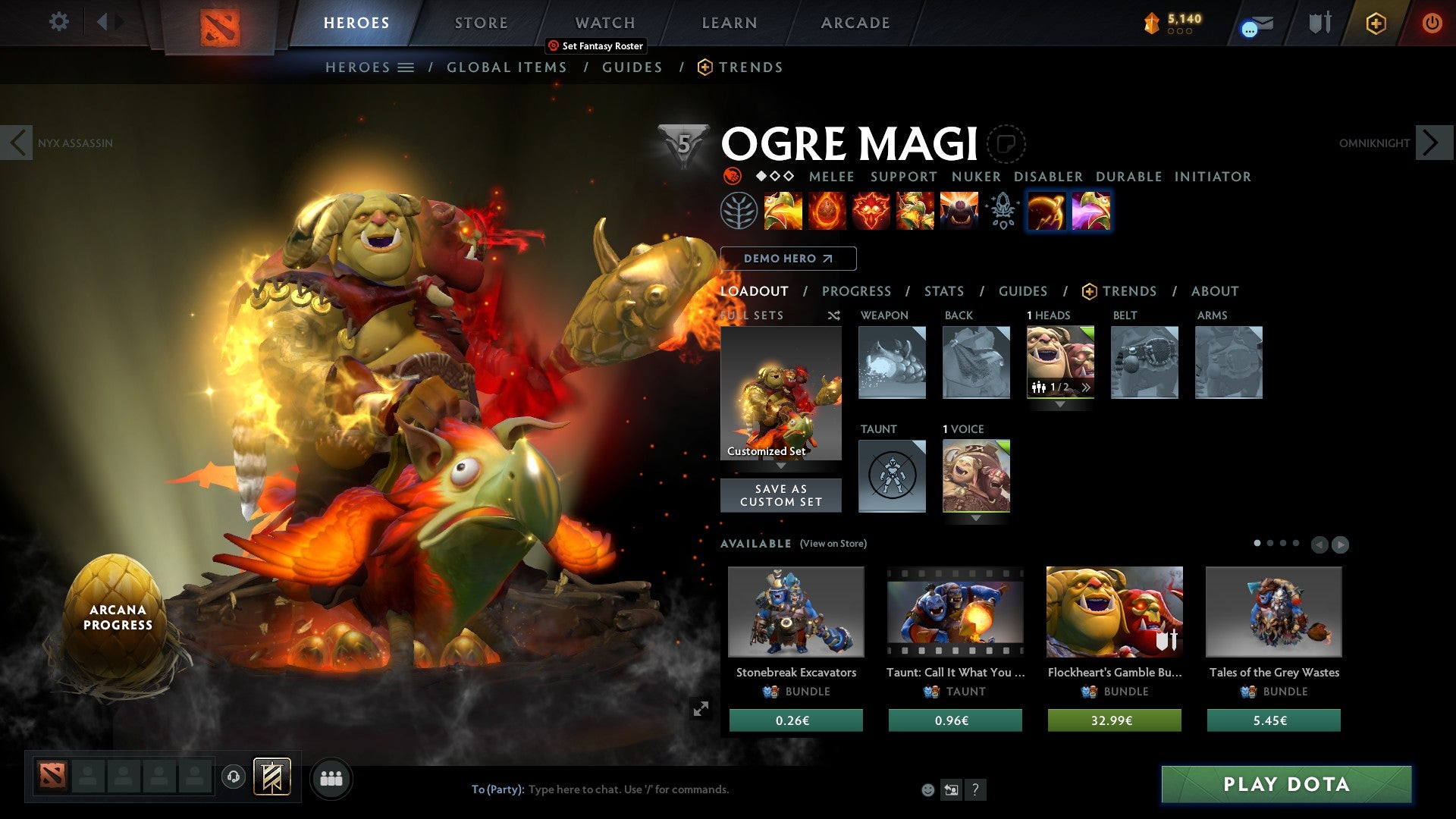Select the empty Taunt slot
The image size is (1456, 819).
point(892,475)
